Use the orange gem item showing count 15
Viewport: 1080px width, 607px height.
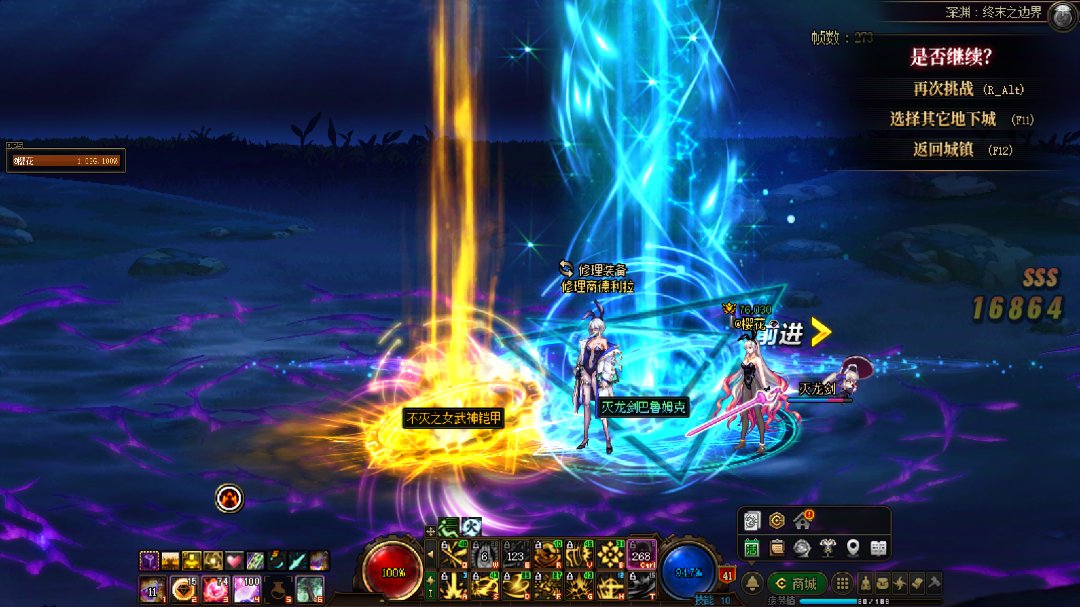click(x=184, y=589)
